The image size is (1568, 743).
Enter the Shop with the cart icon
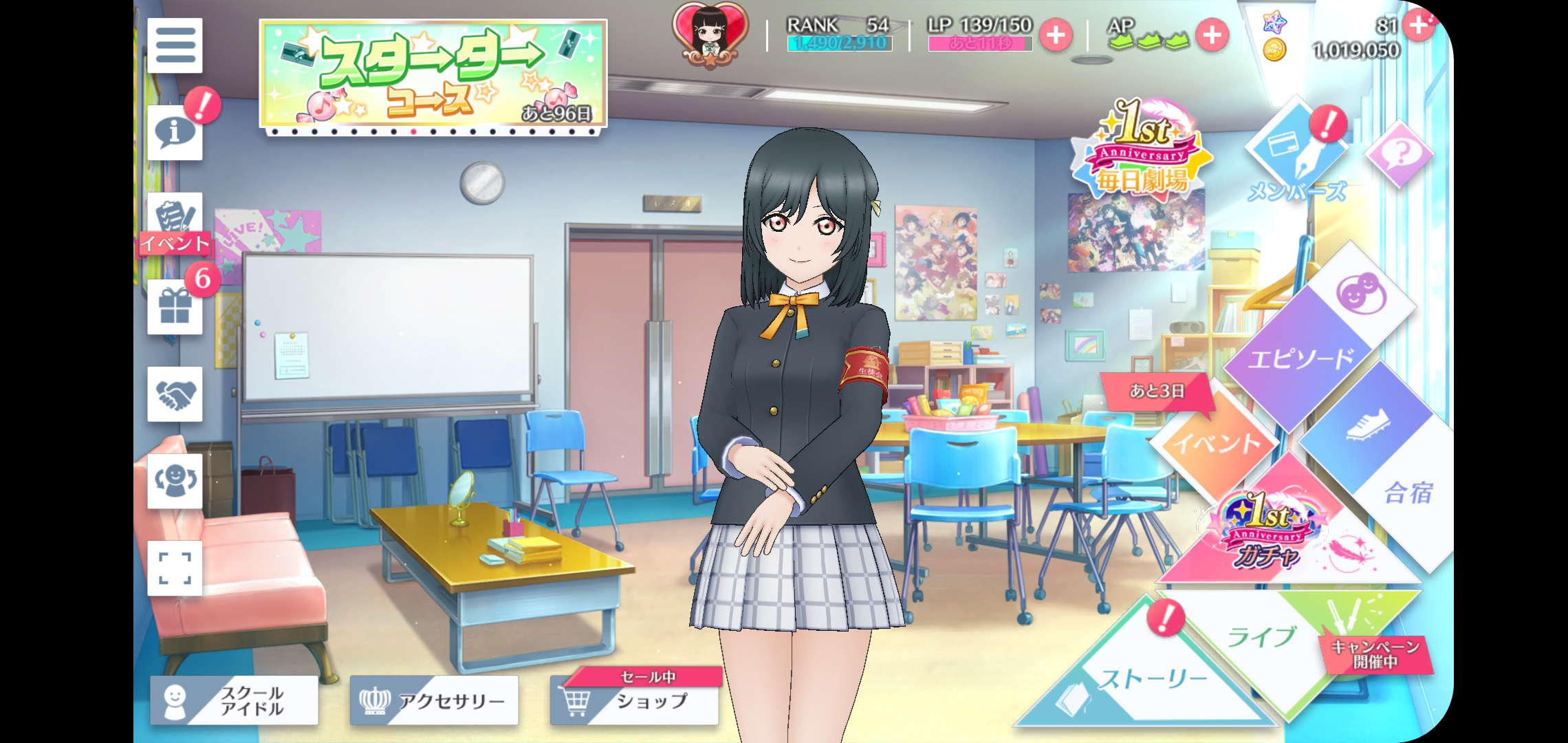click(634, 700)
